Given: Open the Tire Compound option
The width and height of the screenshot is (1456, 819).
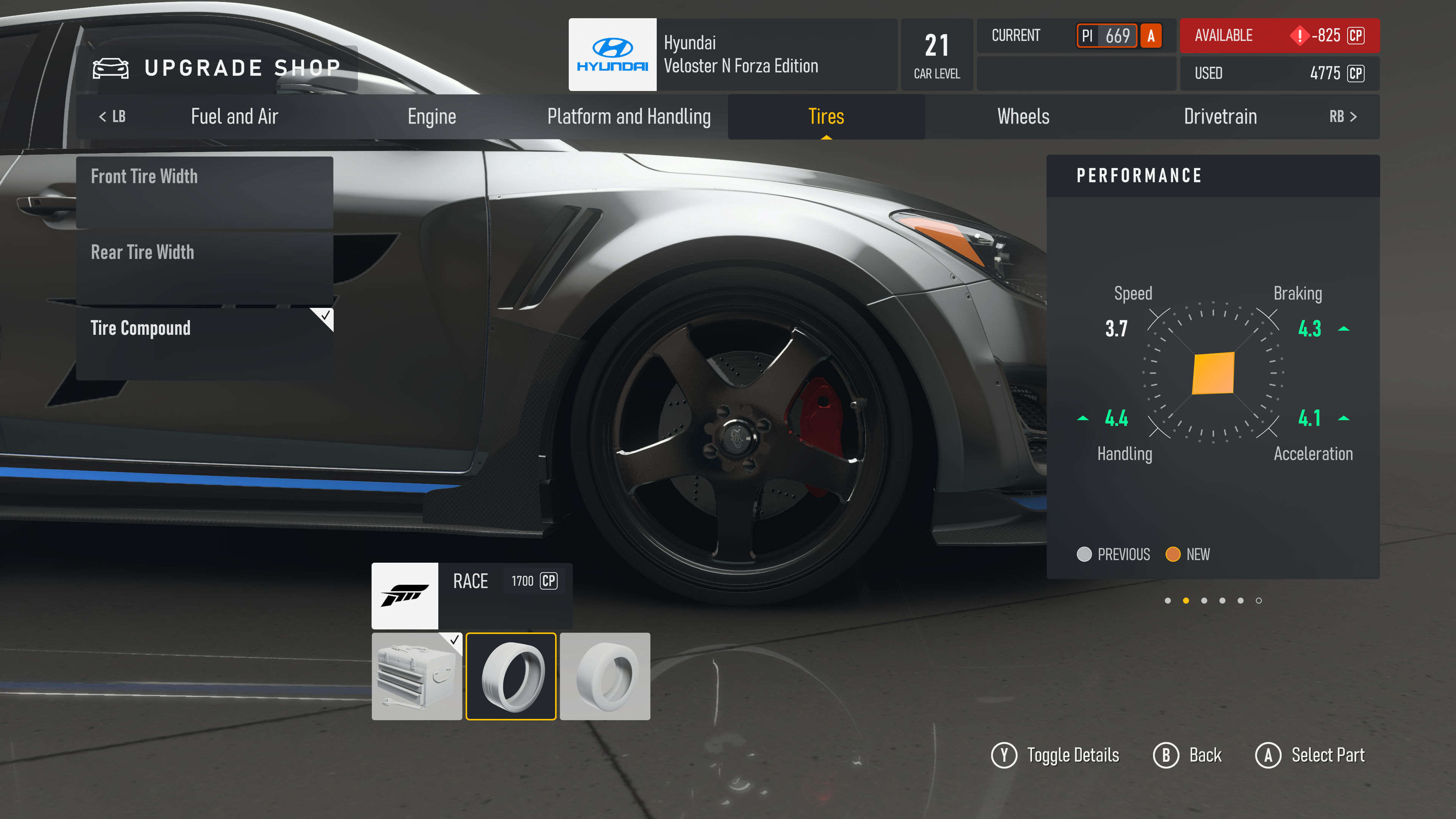Looking at the screenshot, I should (205, 343).
